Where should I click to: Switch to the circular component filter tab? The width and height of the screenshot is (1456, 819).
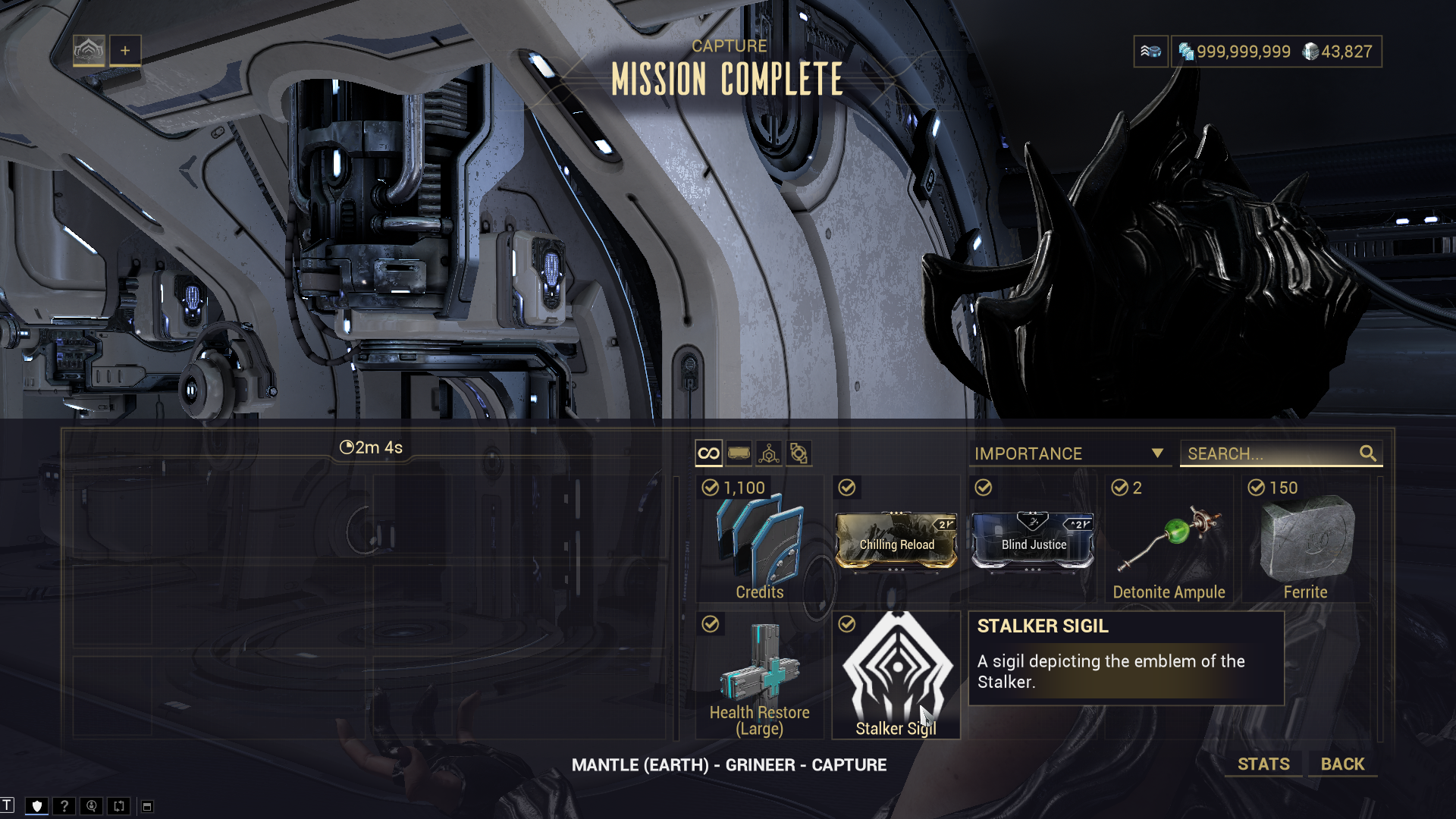pyautogui.click(x=799, y=453)
